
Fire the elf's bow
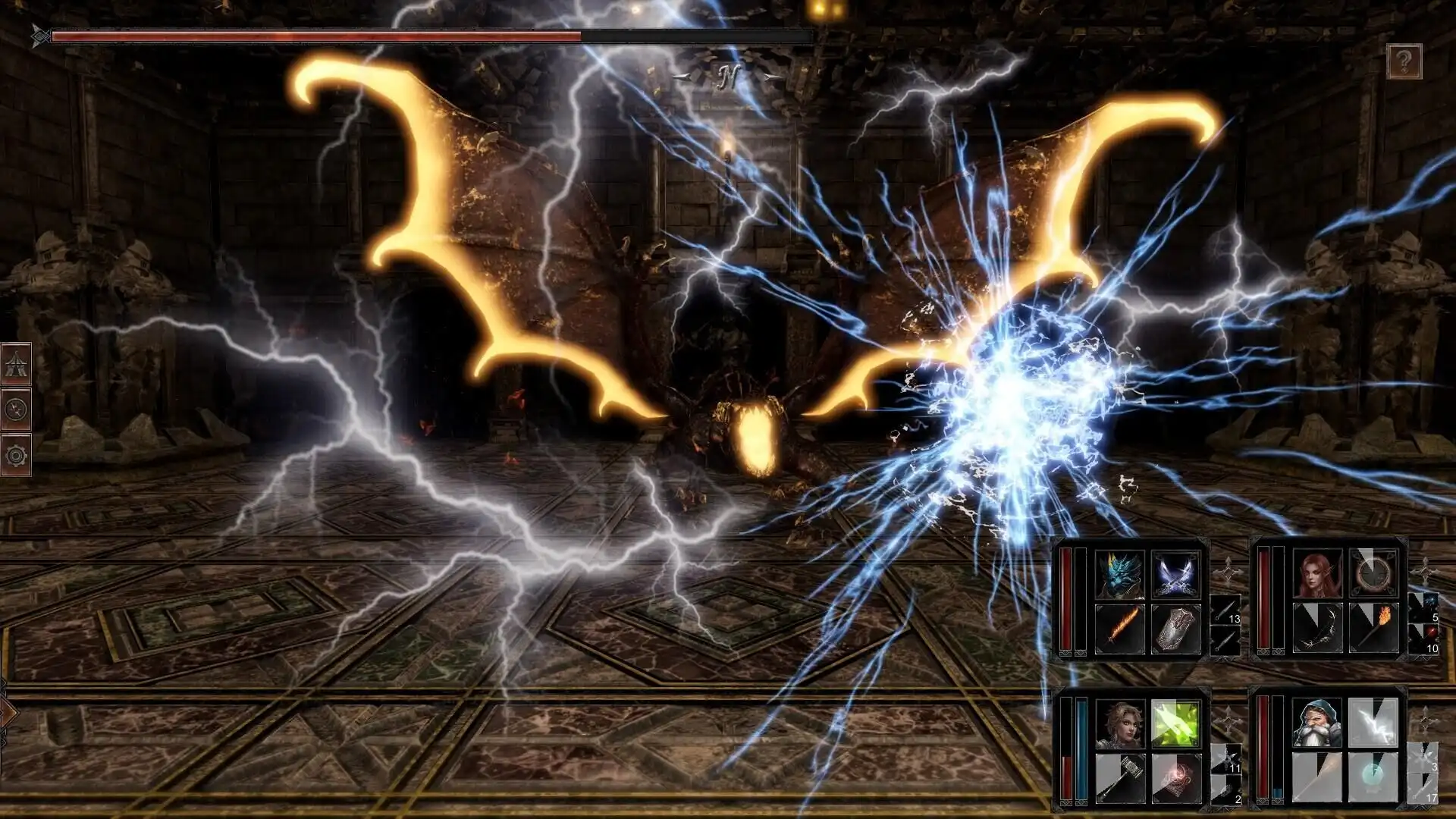(x=1318, y=627)
